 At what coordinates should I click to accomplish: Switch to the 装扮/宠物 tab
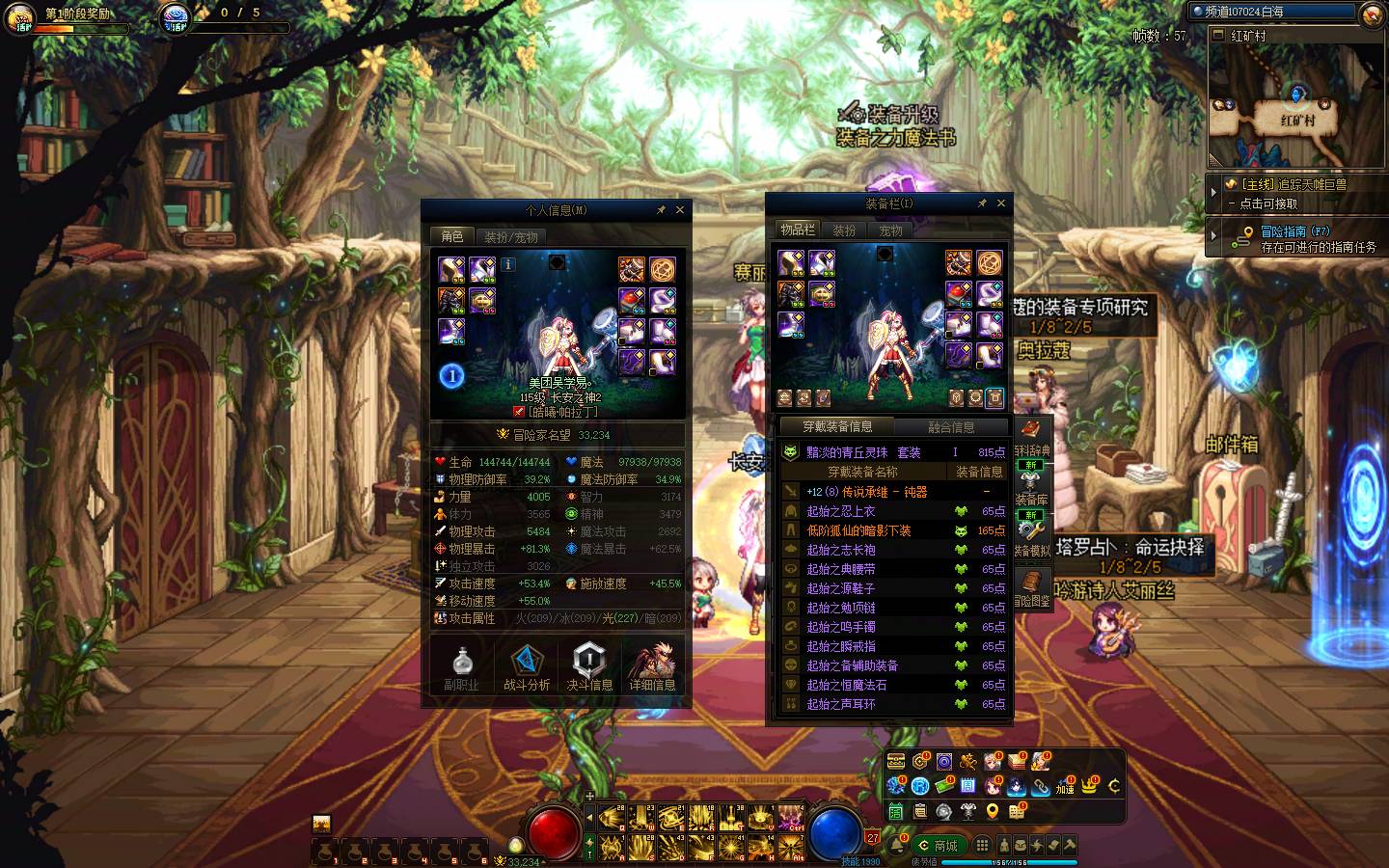coord(510,236)
